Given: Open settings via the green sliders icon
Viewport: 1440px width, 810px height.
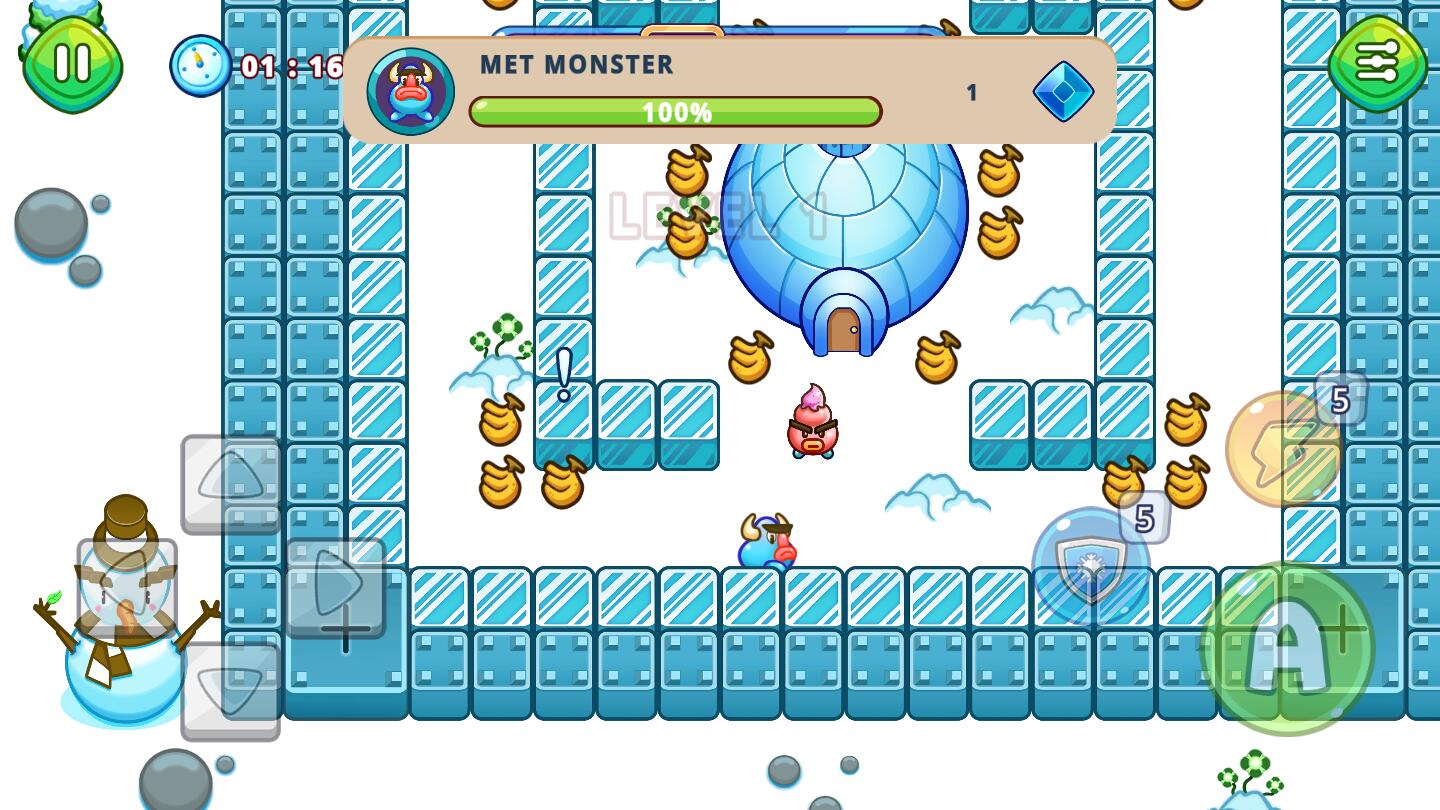Looking at the screenshot, I should click(1378, 62).
